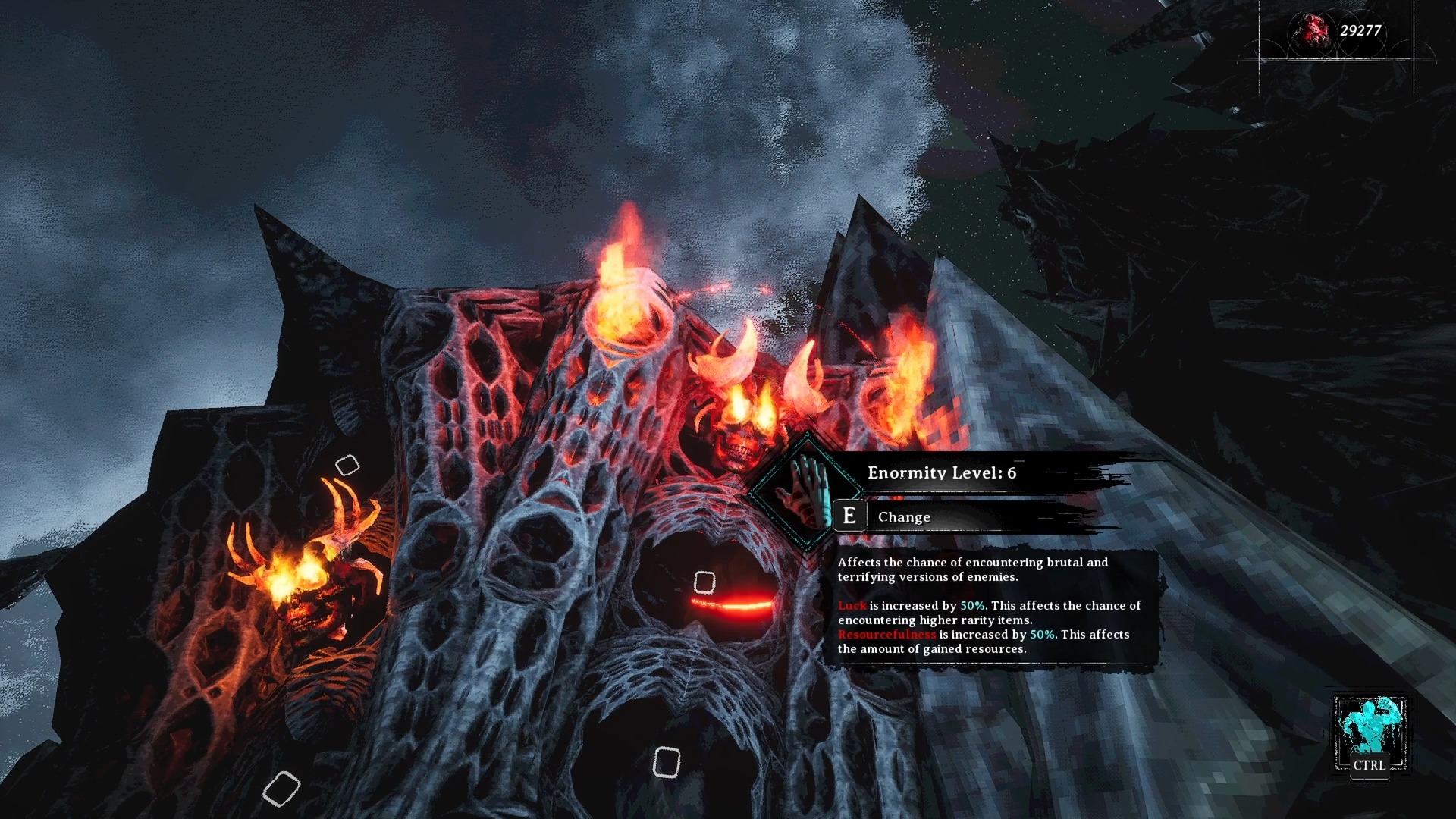This screenshot has height=819, width=1456.
Task: Select the hand icon beside Enormity Level
Action: (807, 491)
